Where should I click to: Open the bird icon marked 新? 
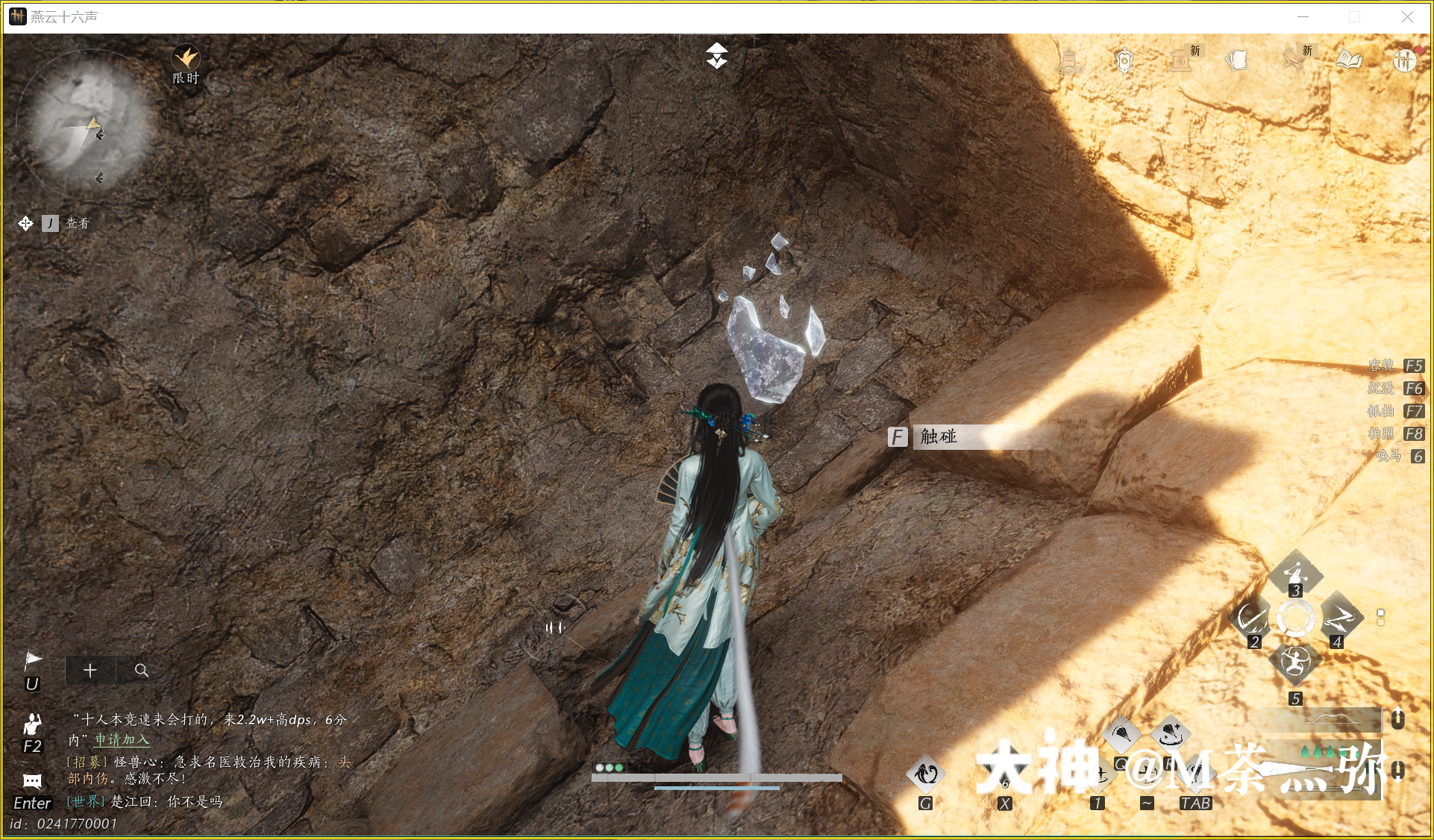1294,60
